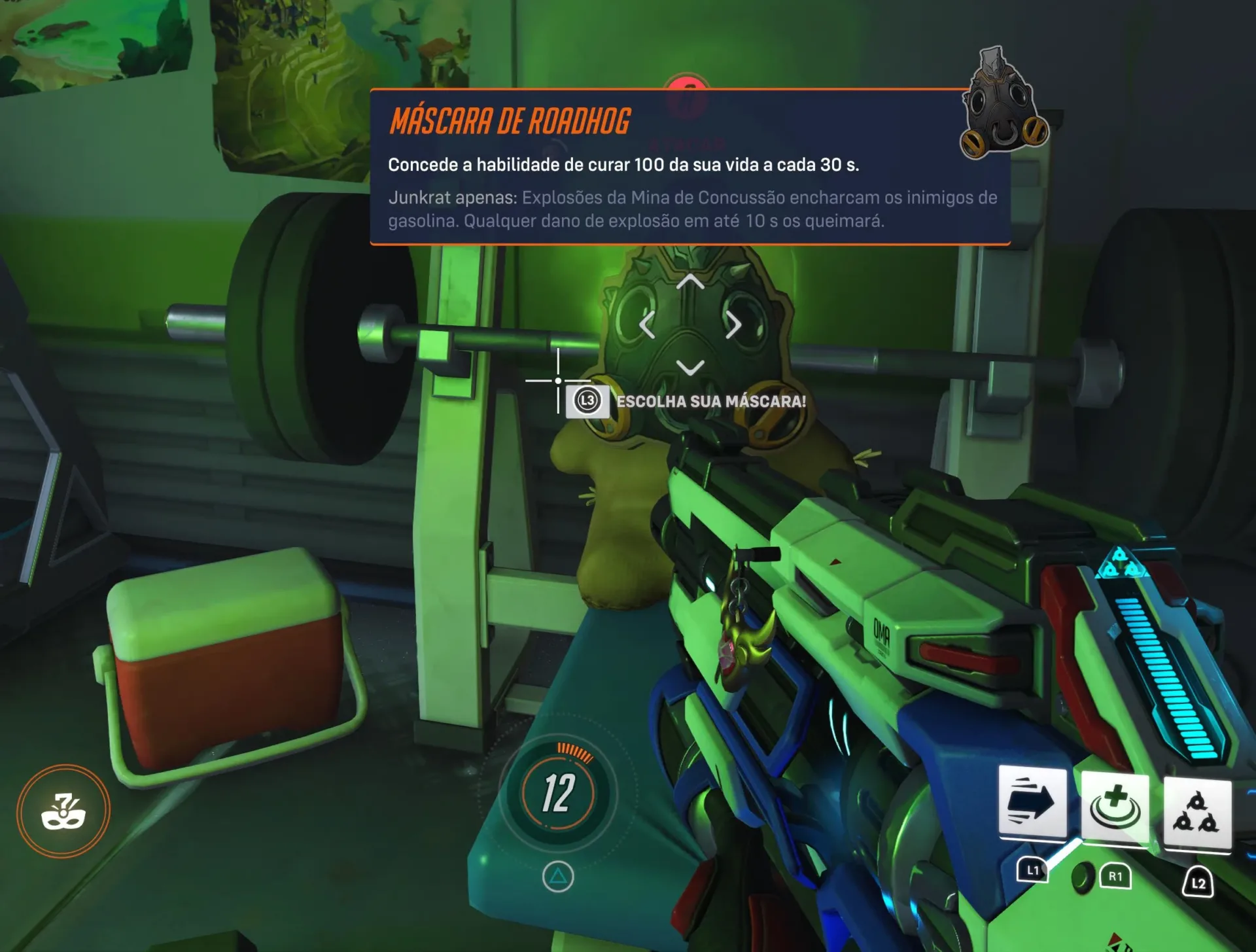The image size is (1256, 952).
Task: Click the healing boost ability icon above R1
Action: coord(1115,807)
